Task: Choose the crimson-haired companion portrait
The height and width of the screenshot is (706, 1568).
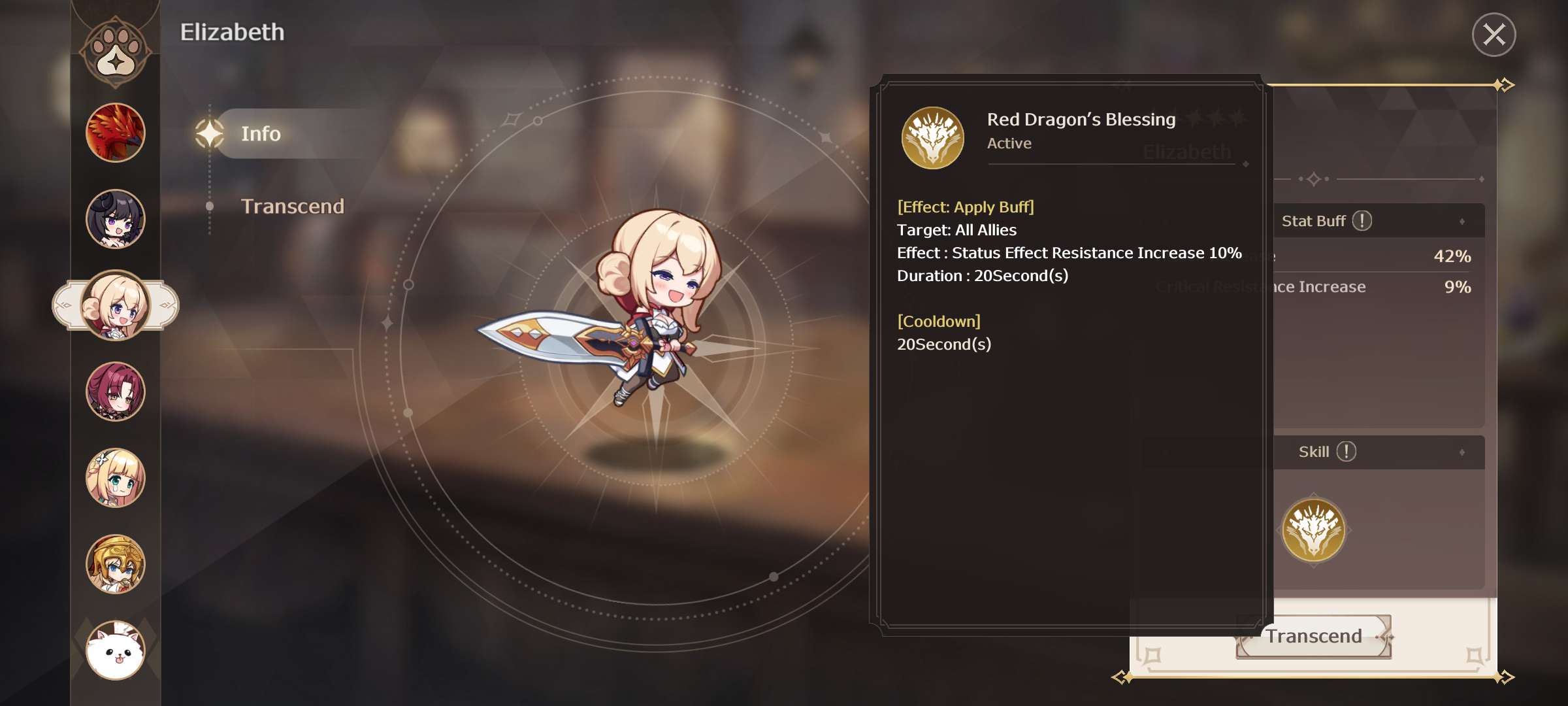Action: pyautogui.click(x=116, y=392)
